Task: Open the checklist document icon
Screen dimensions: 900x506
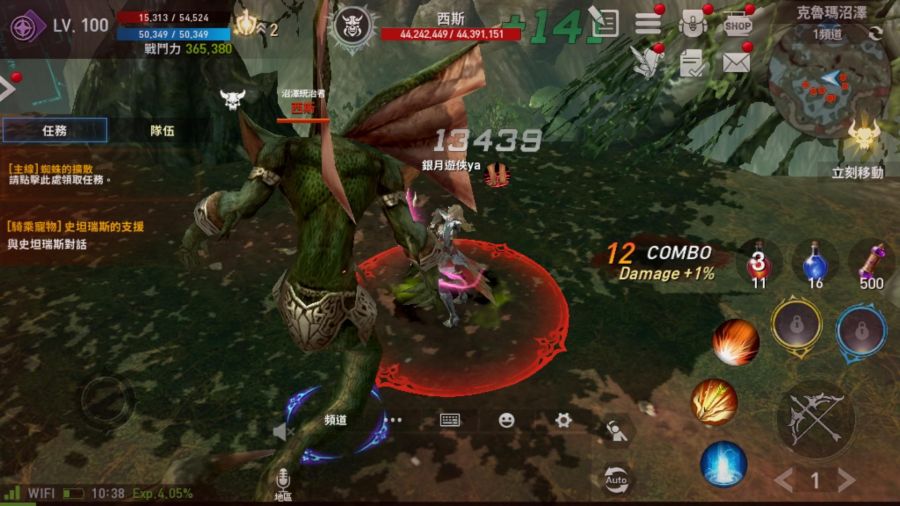Action: (x=692, y=63)
